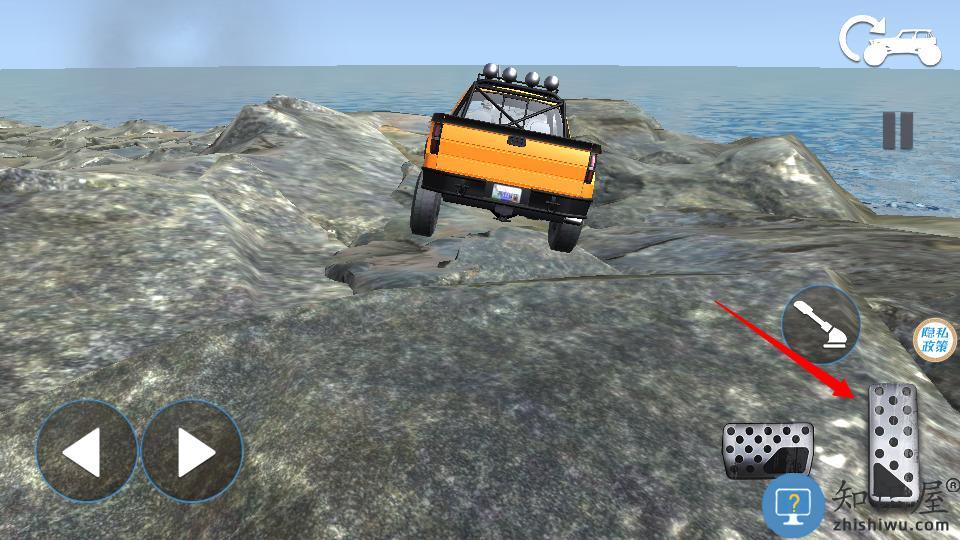
Task: Pause the game
Action: (897, 131)
